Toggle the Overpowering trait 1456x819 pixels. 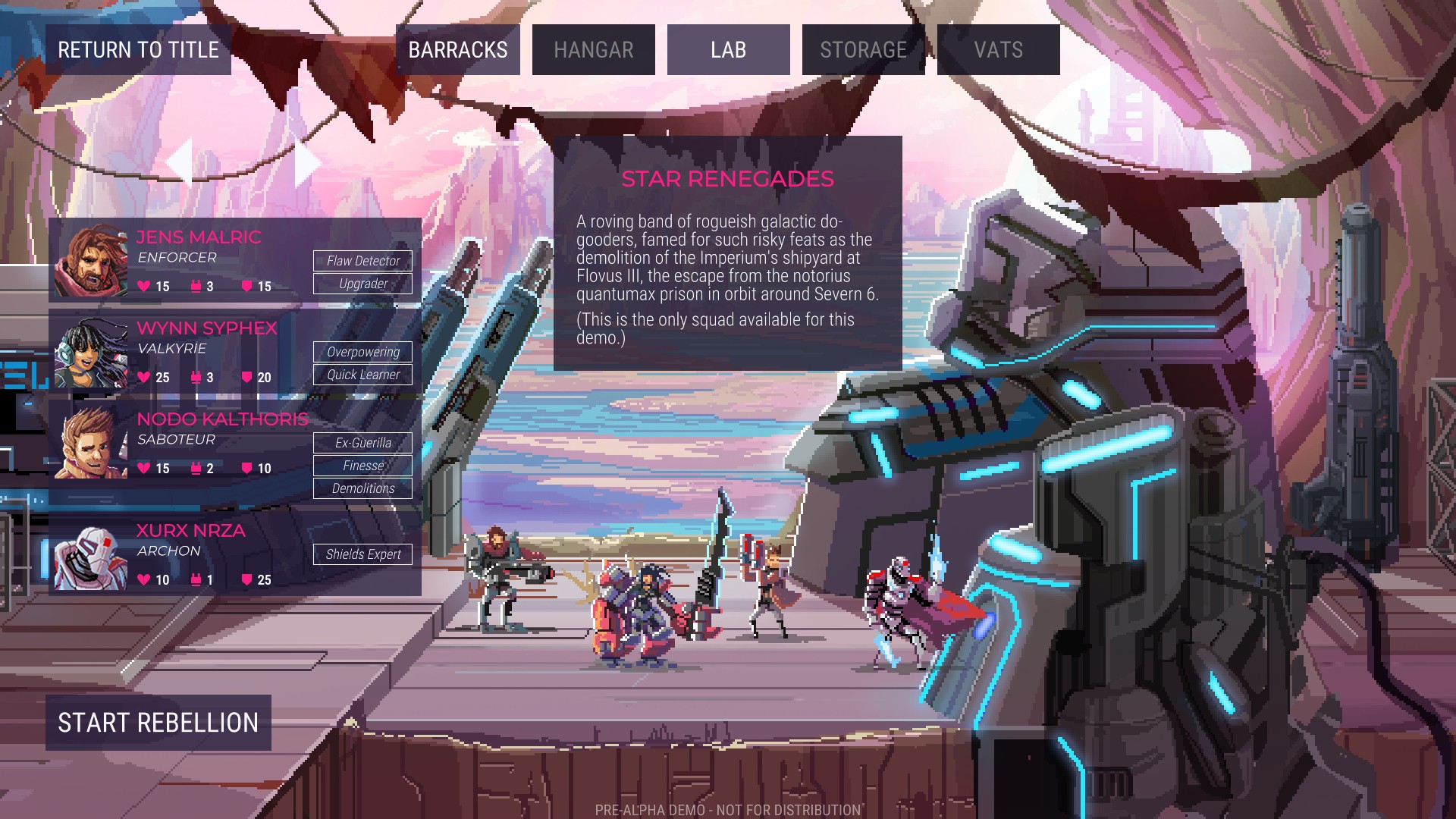point(362,352)
